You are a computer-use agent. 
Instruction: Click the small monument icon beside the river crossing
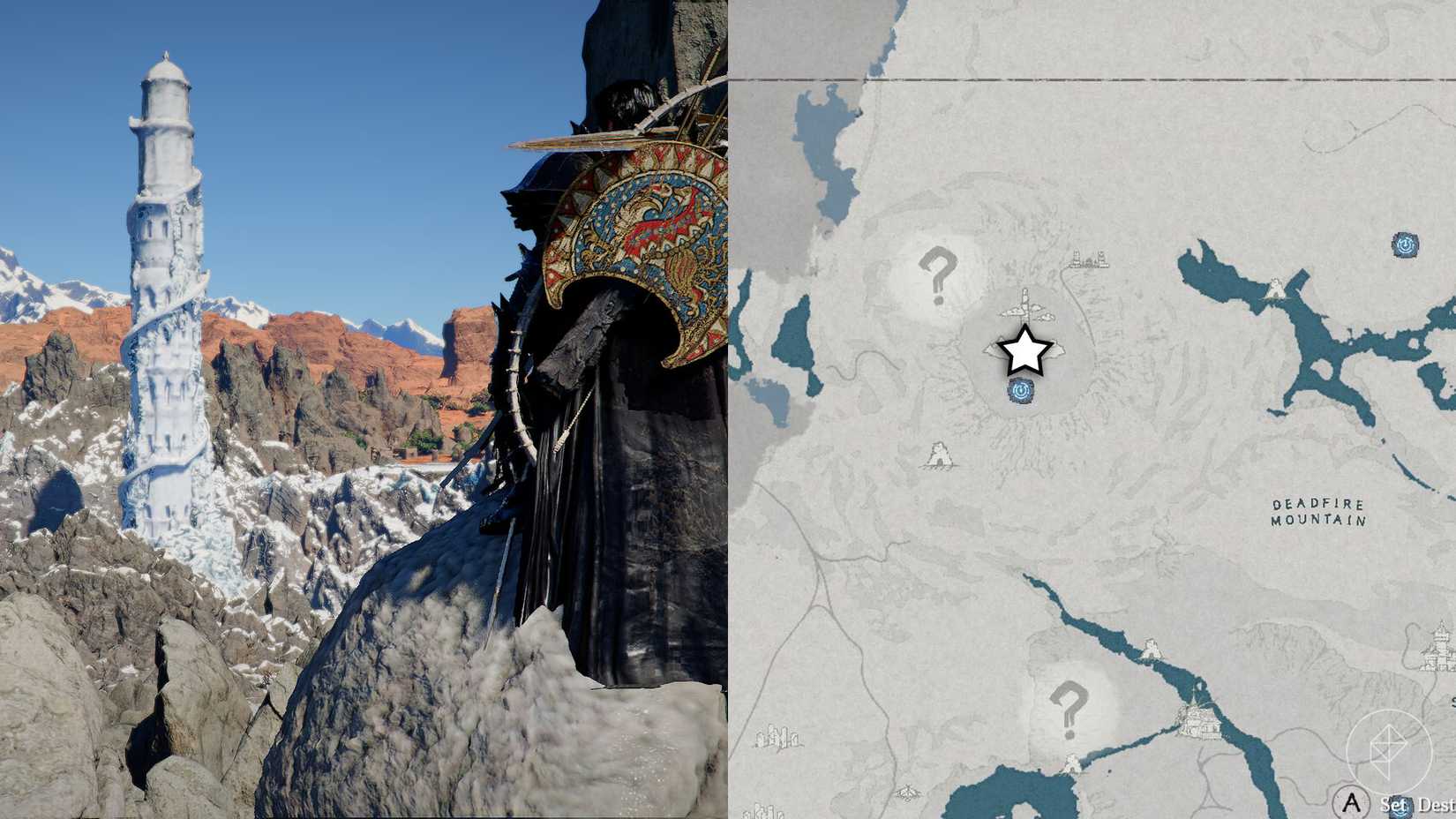pyautogui.click(x=1150, y=650)
